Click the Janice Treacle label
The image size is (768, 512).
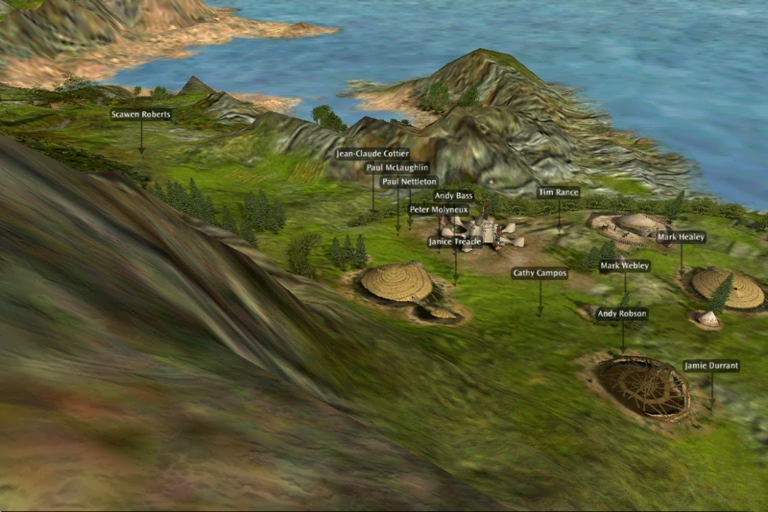455,242
